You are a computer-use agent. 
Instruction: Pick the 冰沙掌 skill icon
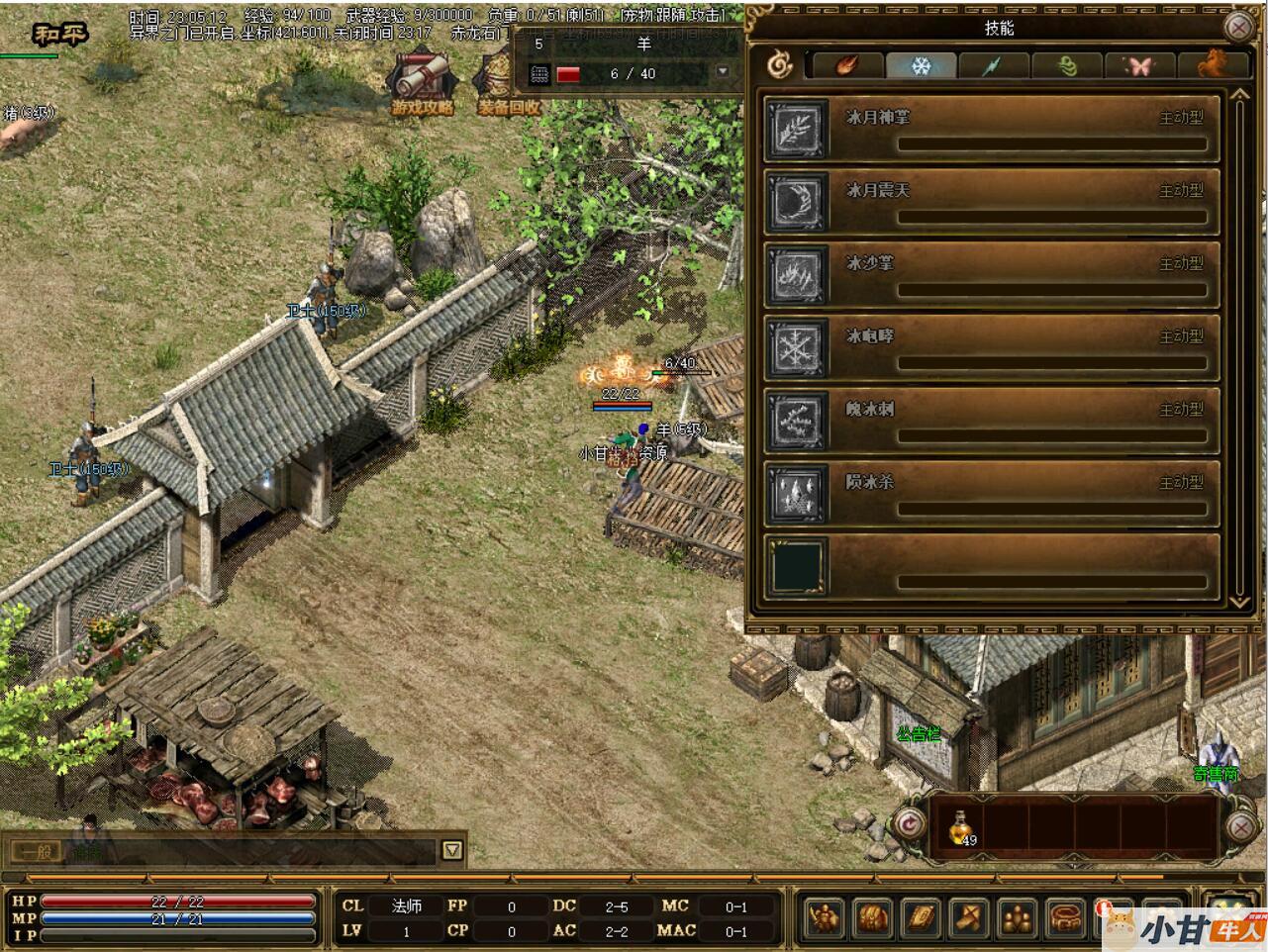797,275
